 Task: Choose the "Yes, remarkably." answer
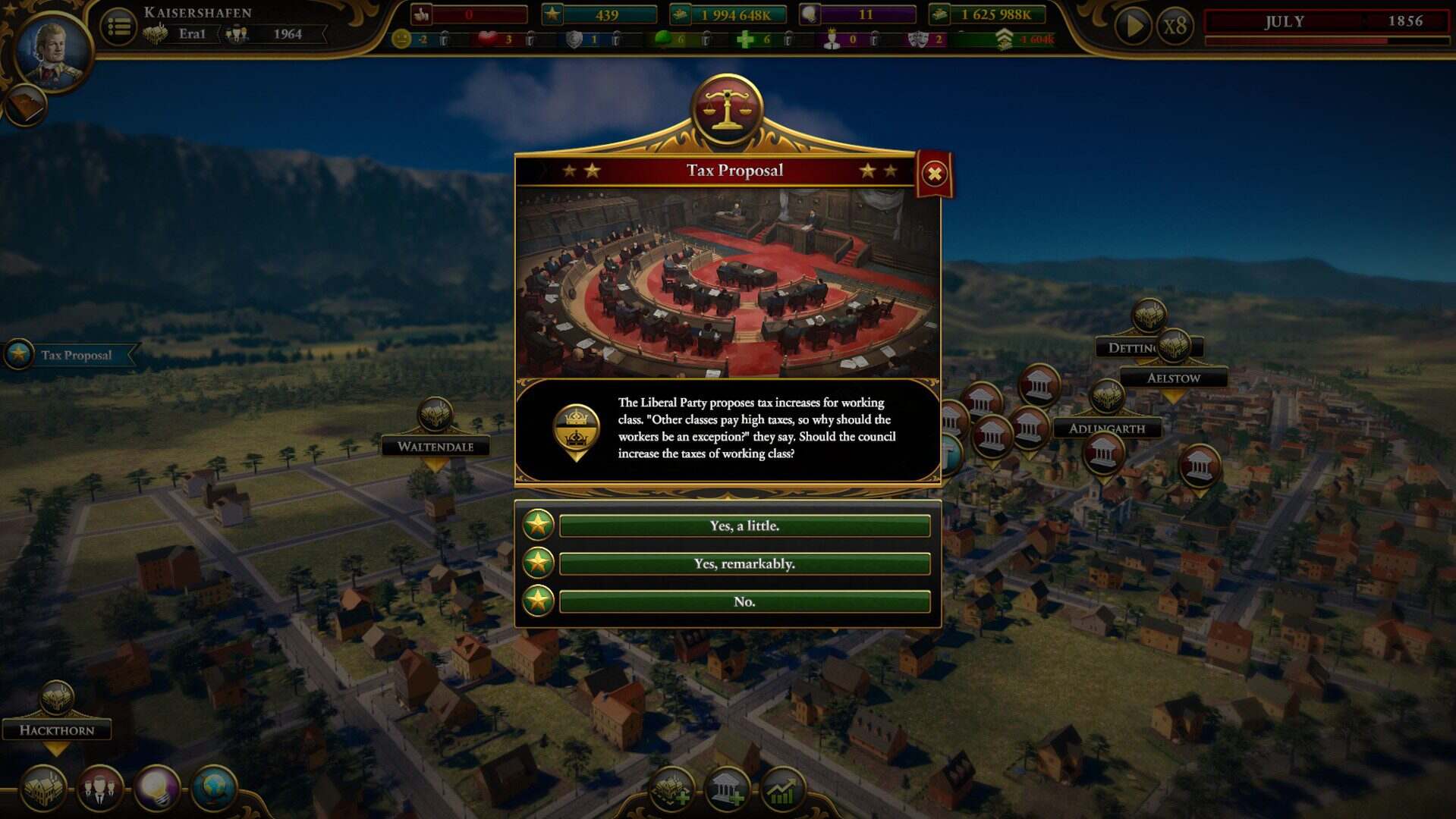[x=744, y=563]
